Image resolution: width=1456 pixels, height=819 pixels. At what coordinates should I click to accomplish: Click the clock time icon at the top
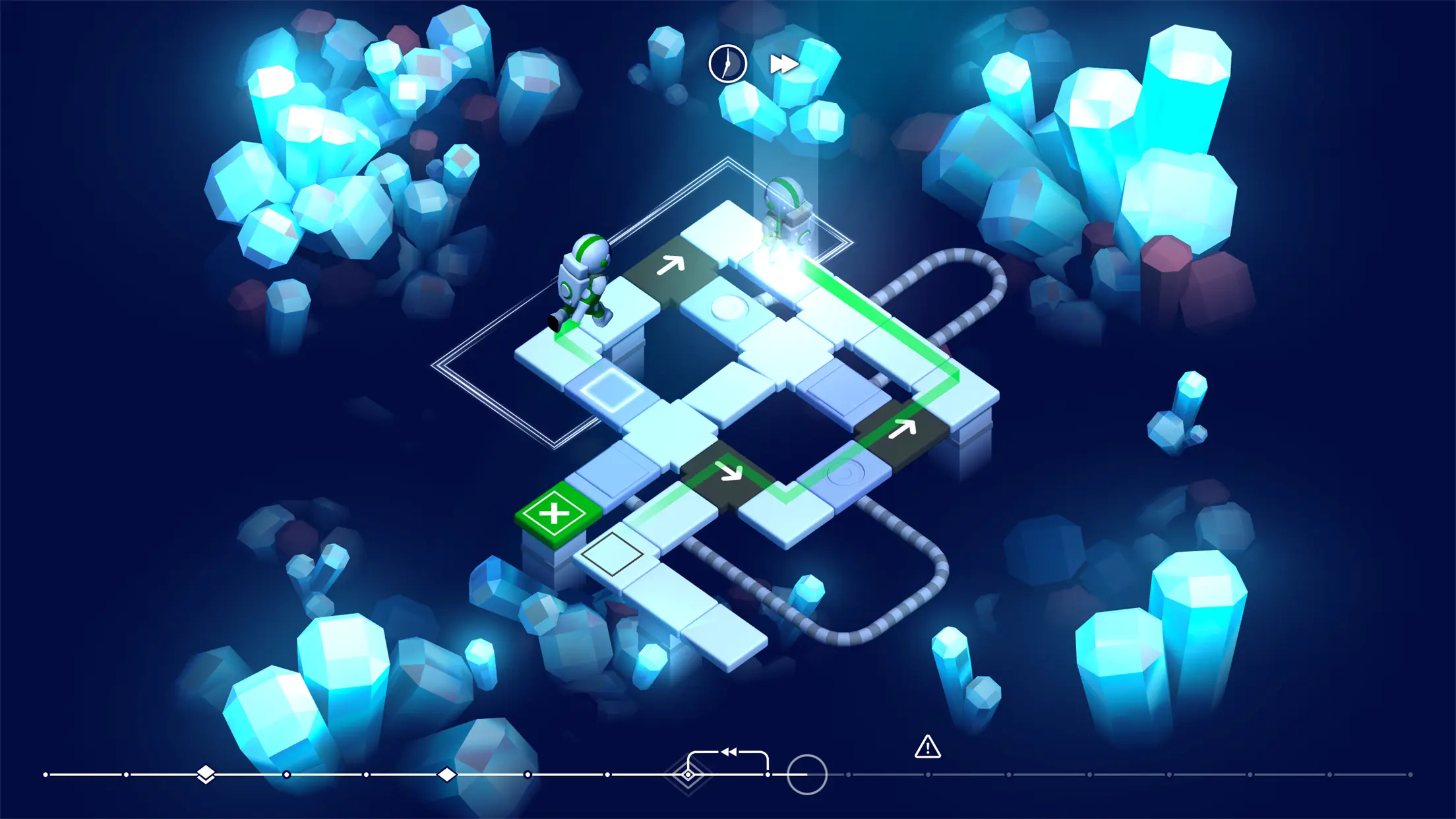(727, 63)
